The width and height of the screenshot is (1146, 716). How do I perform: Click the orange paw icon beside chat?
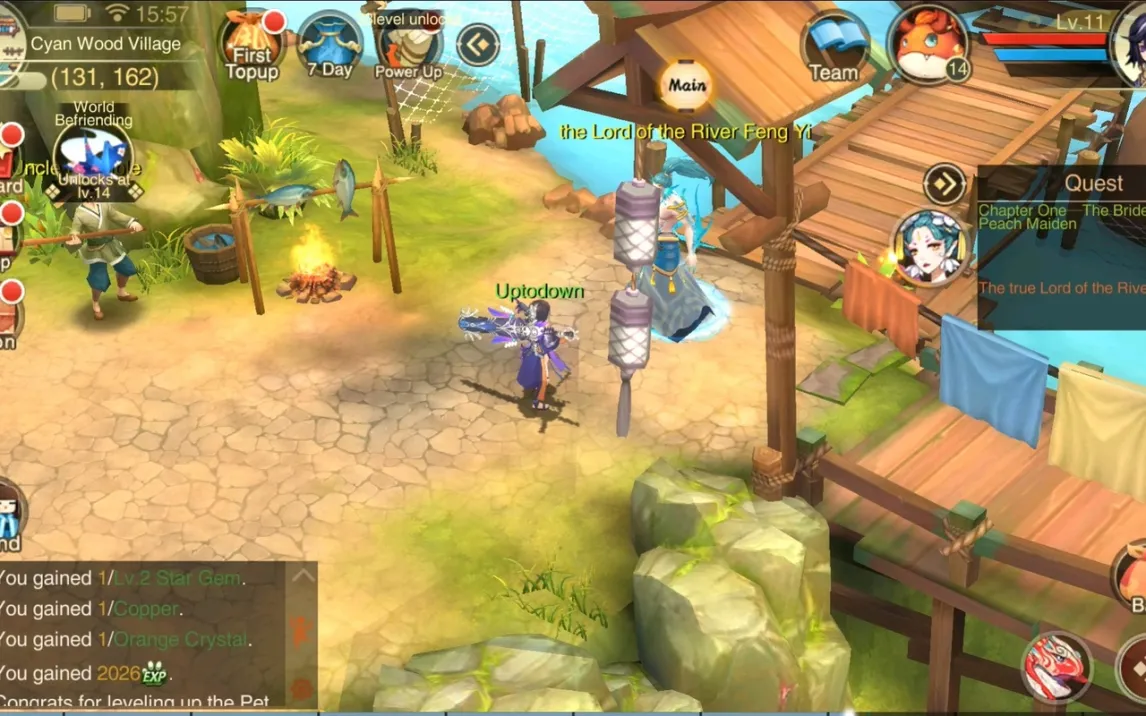[302, 688]
